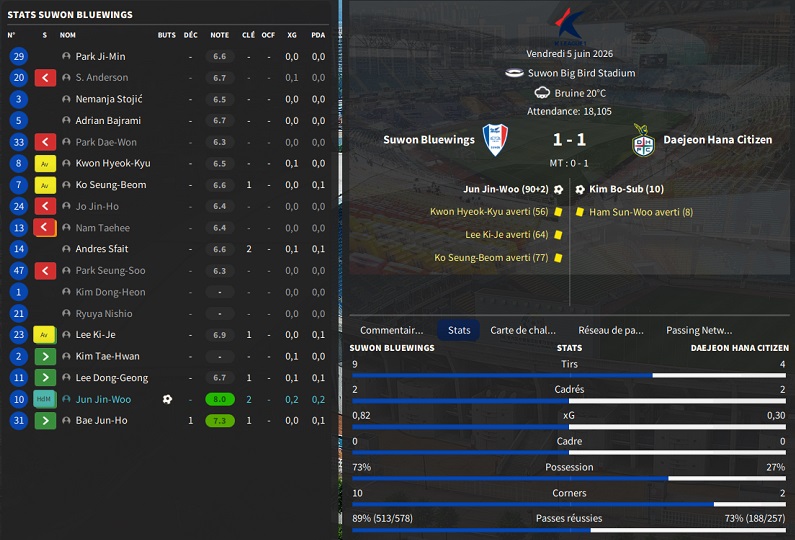Select Andres Sfait from the list
This screenshot has width=795, height=540.
point(102,249)
